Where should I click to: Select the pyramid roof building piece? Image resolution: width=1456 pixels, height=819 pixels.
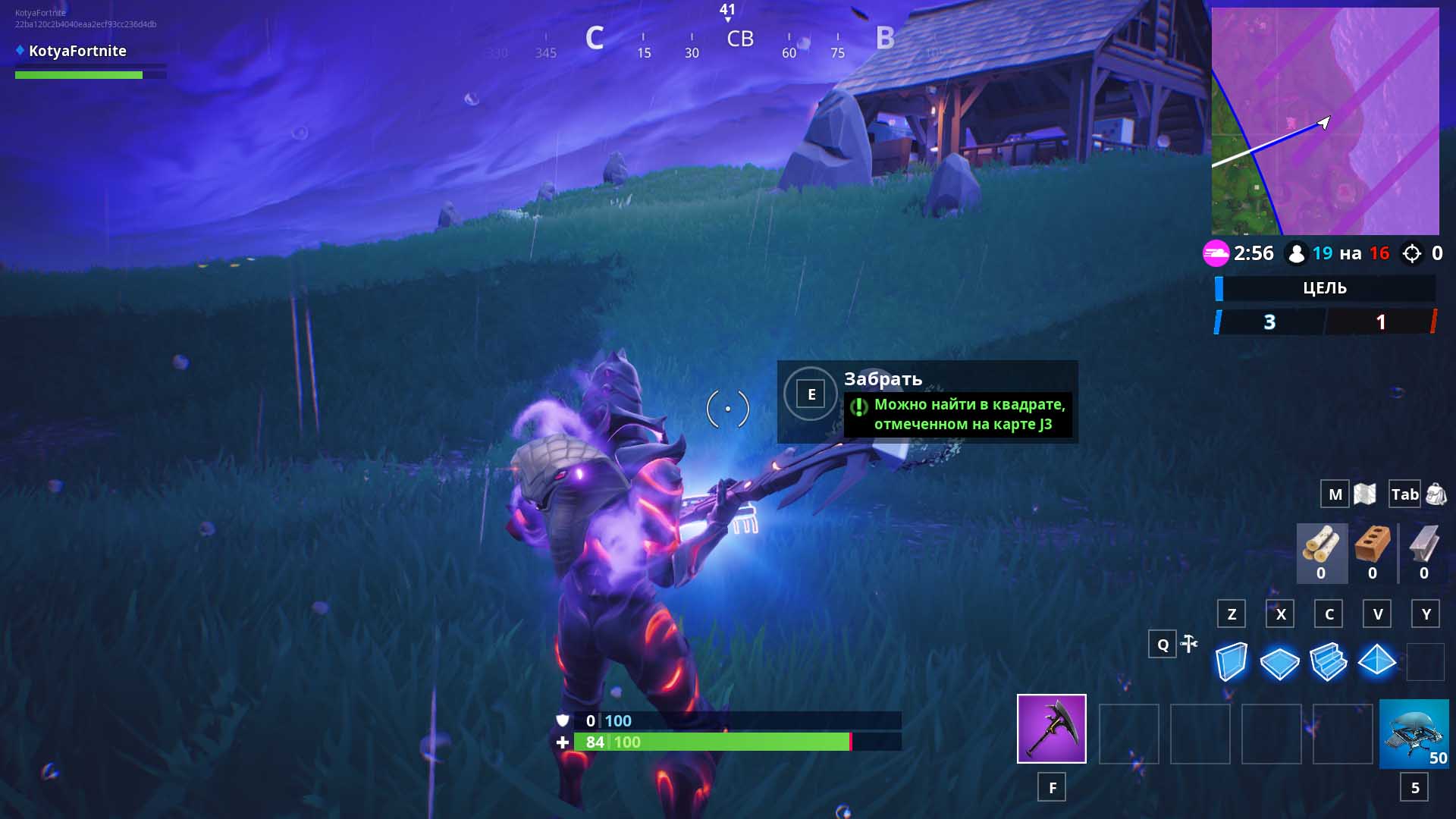point(1376,661)
